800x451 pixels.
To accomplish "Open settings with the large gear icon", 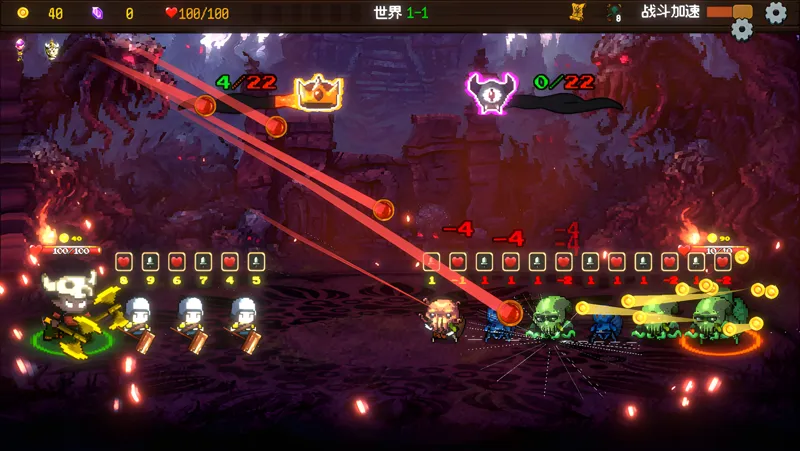I will [775, 12].
